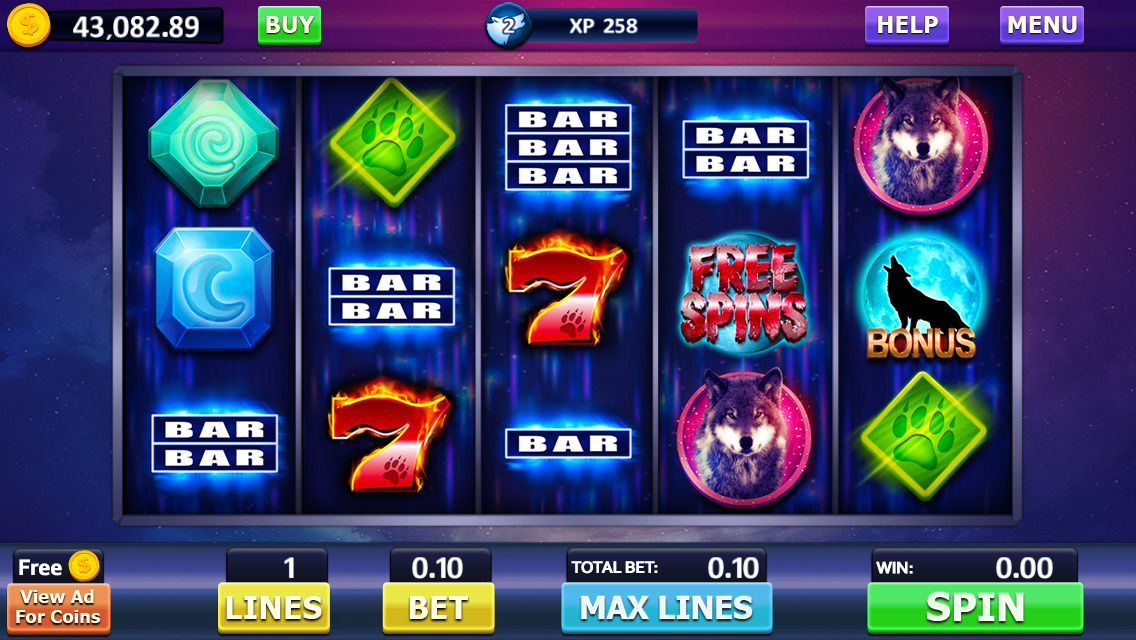
Task: Click the wolf level badge icon
Action: [507, 26]
